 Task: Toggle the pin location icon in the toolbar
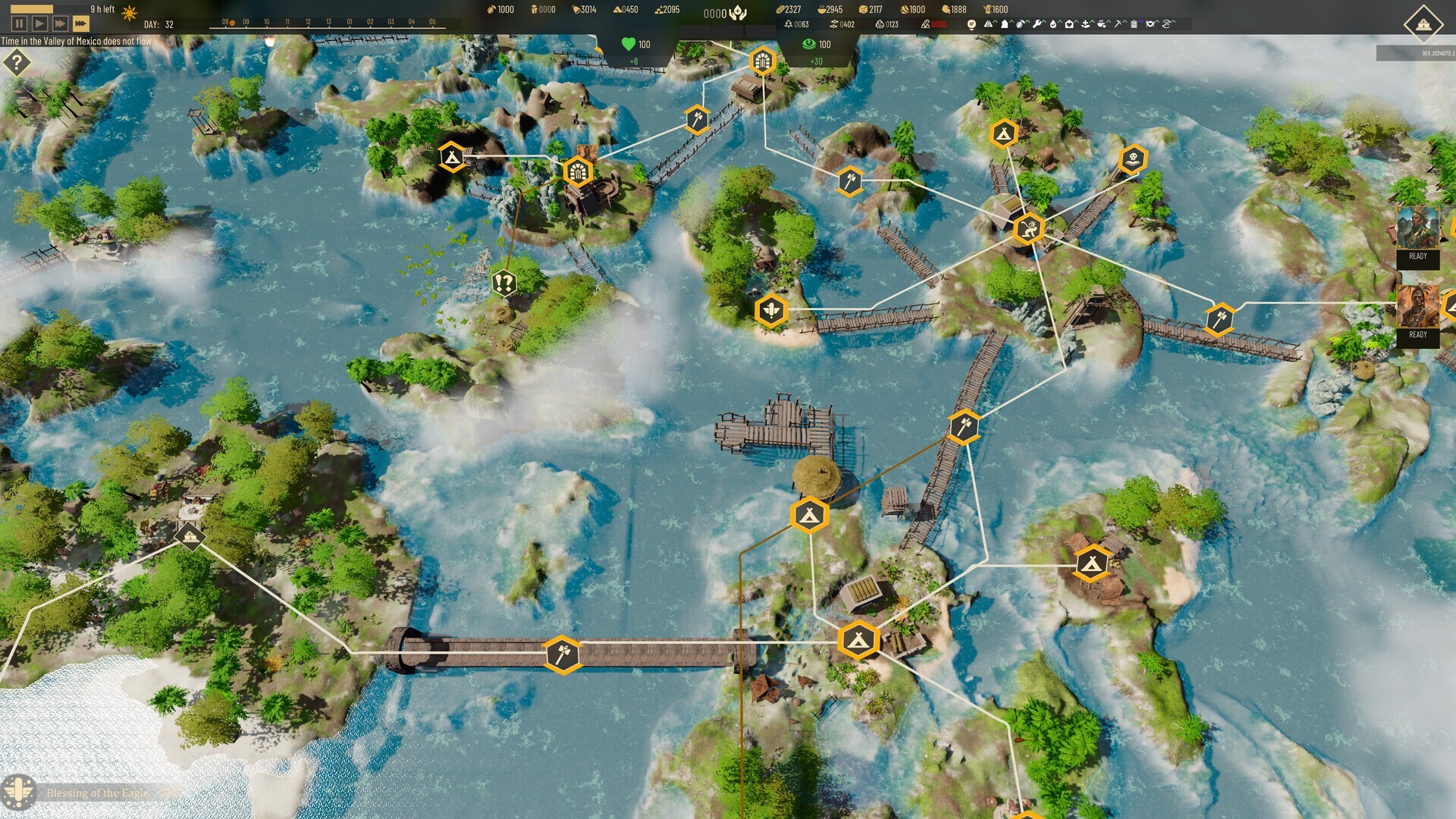[971, 24]
